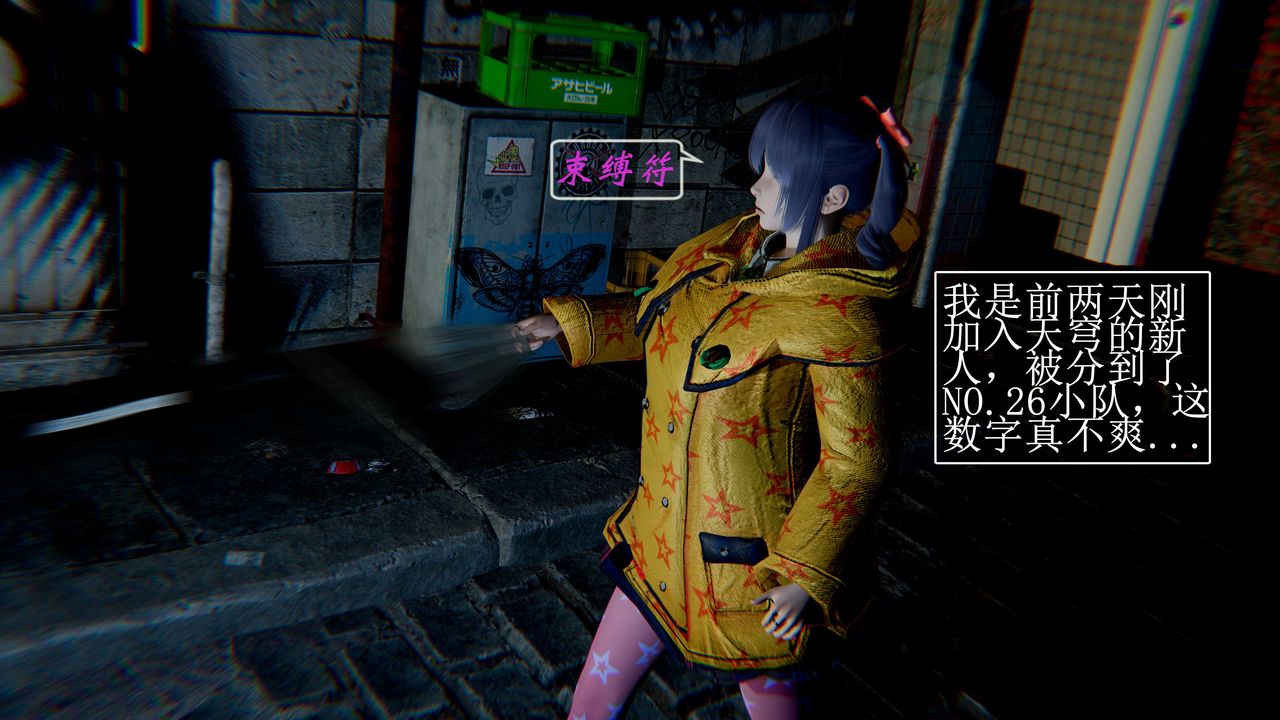
Task: Click the crushed red can on the pavement
Action: (x=343, y=468)
